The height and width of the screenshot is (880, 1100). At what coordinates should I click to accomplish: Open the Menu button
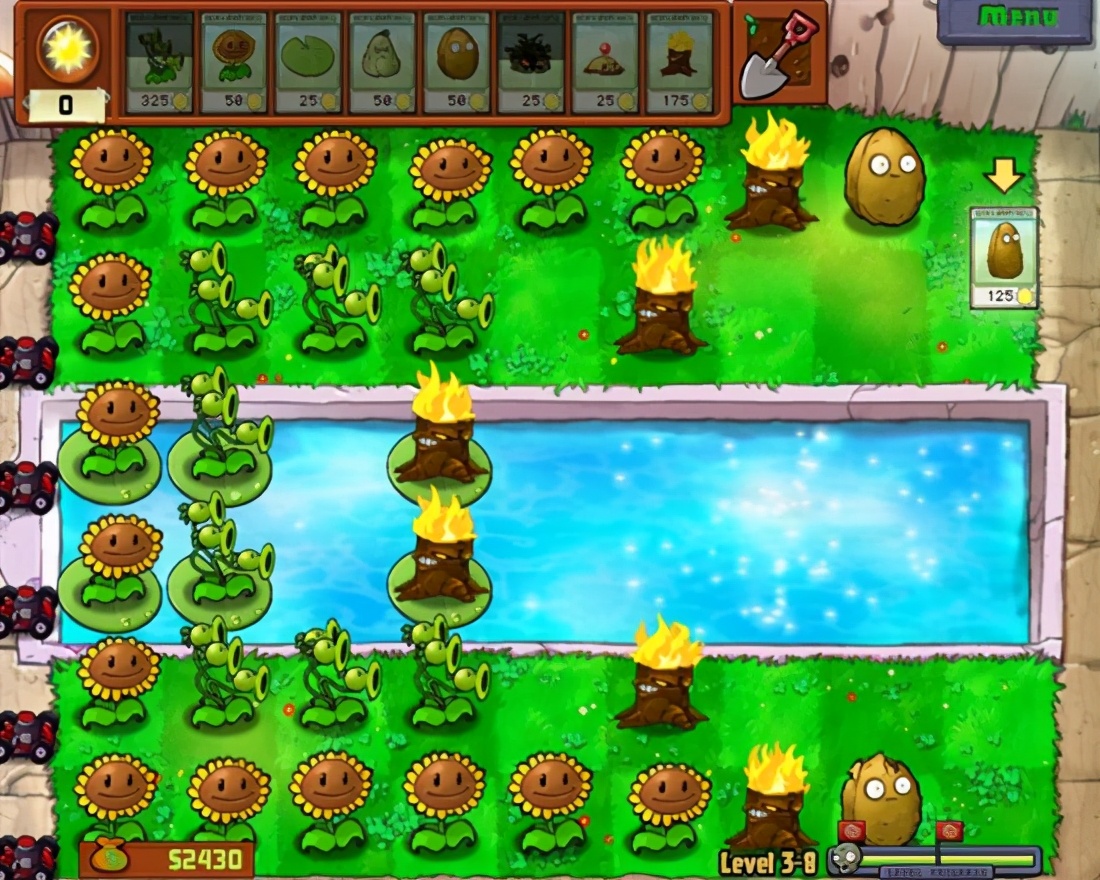[x=1014, y=19]
